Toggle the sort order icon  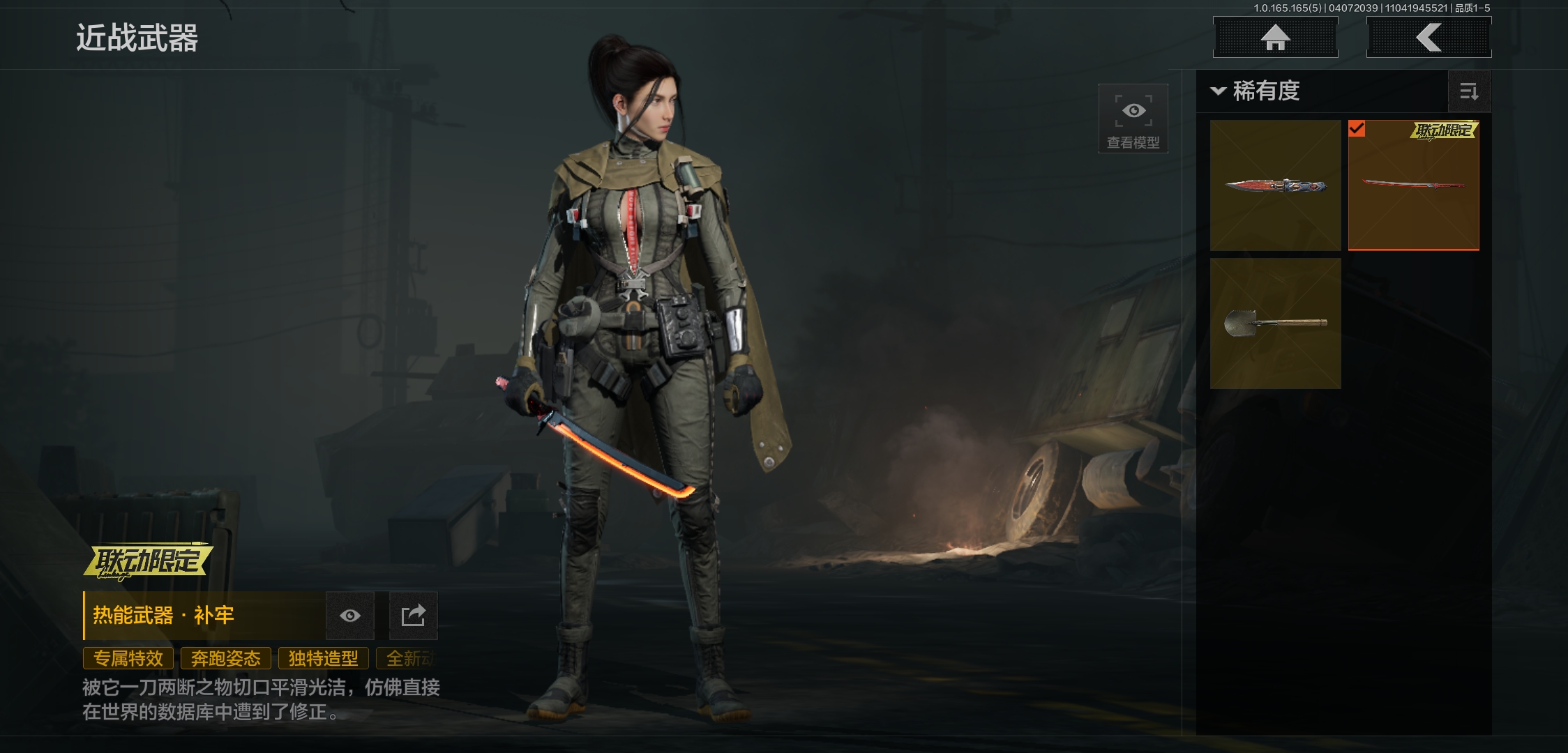(x=1469, y=91)
